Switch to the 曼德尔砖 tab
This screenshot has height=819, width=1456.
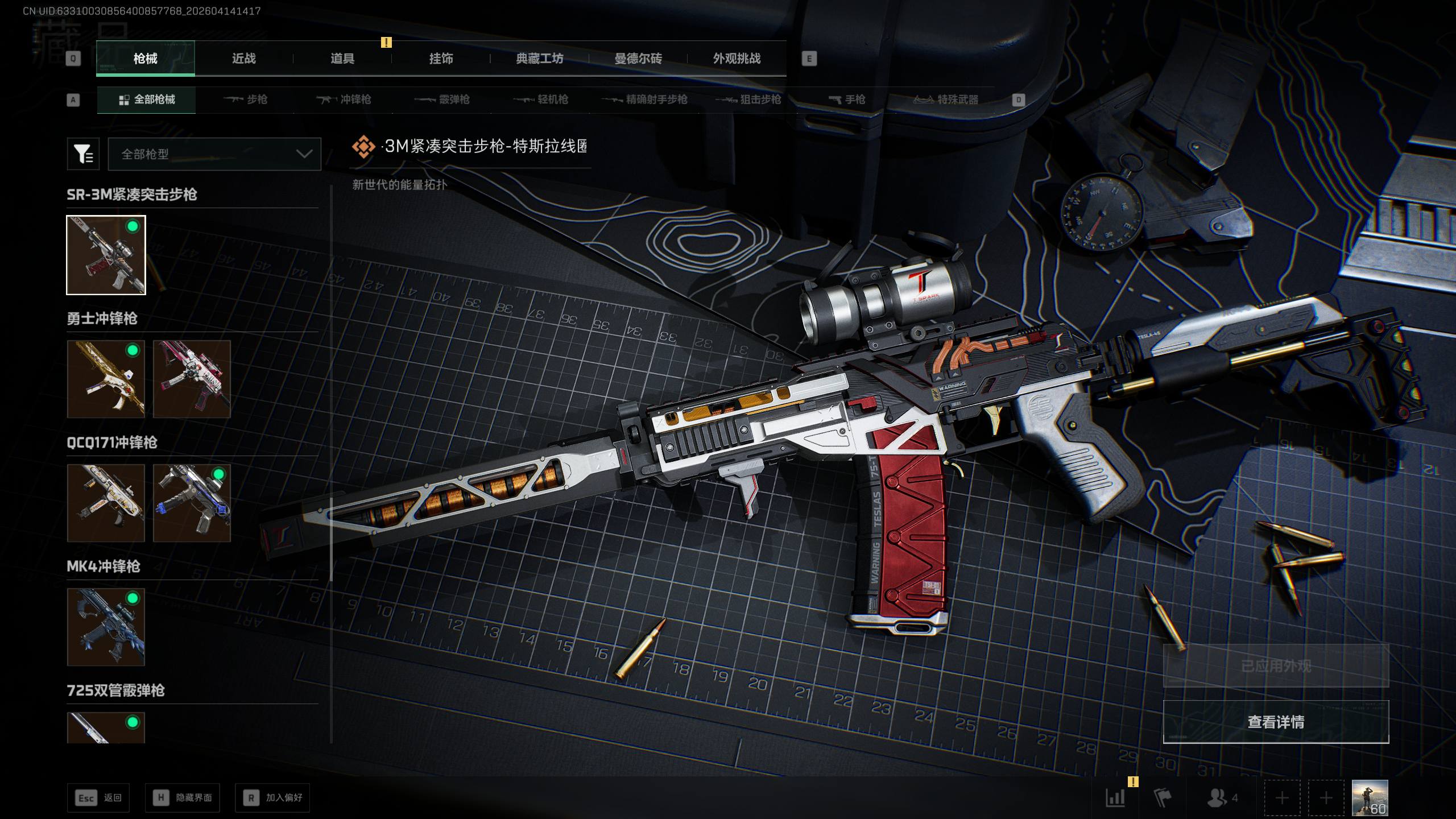tap(638, 59)
